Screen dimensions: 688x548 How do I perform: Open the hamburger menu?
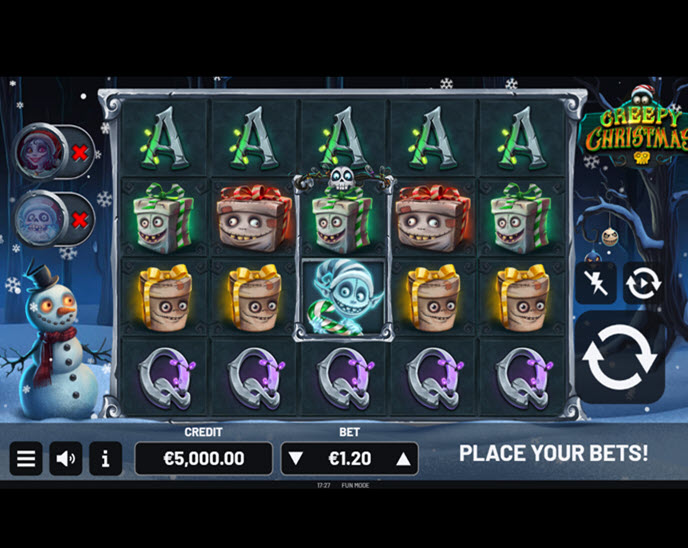click(26, 459)
